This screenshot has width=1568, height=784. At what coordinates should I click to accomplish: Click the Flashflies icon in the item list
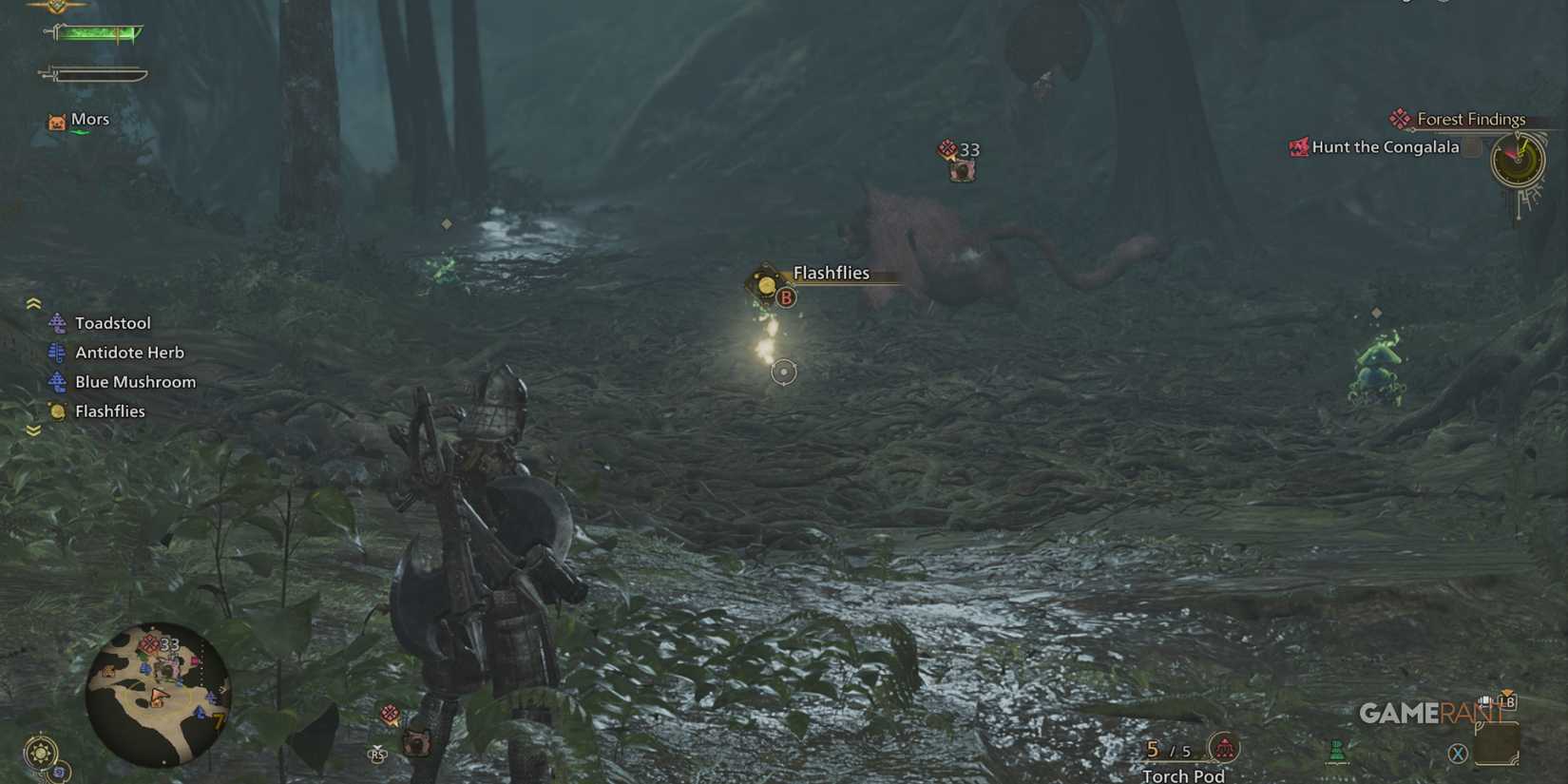pos(57,411)
